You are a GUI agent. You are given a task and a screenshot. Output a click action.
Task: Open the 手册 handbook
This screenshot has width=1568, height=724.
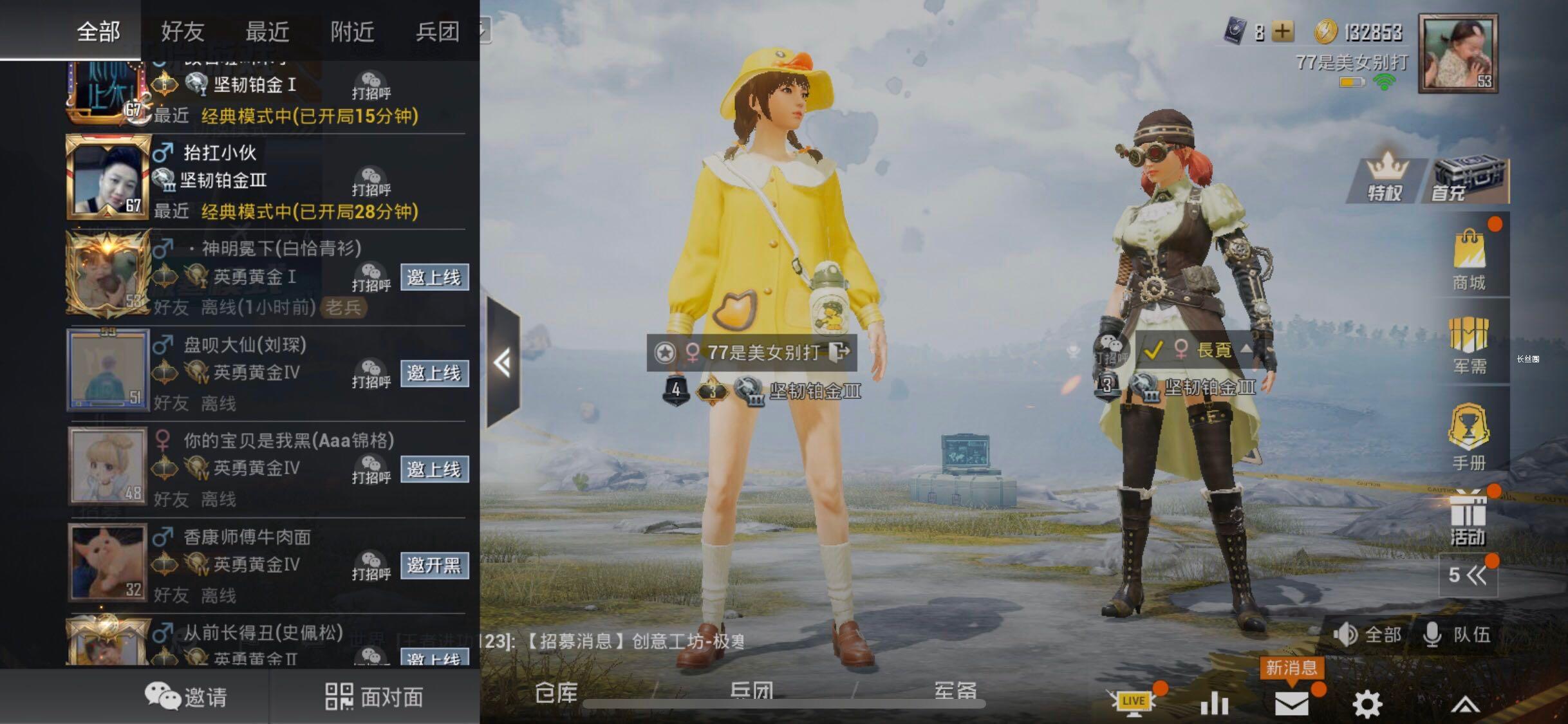pos(1470,438)
